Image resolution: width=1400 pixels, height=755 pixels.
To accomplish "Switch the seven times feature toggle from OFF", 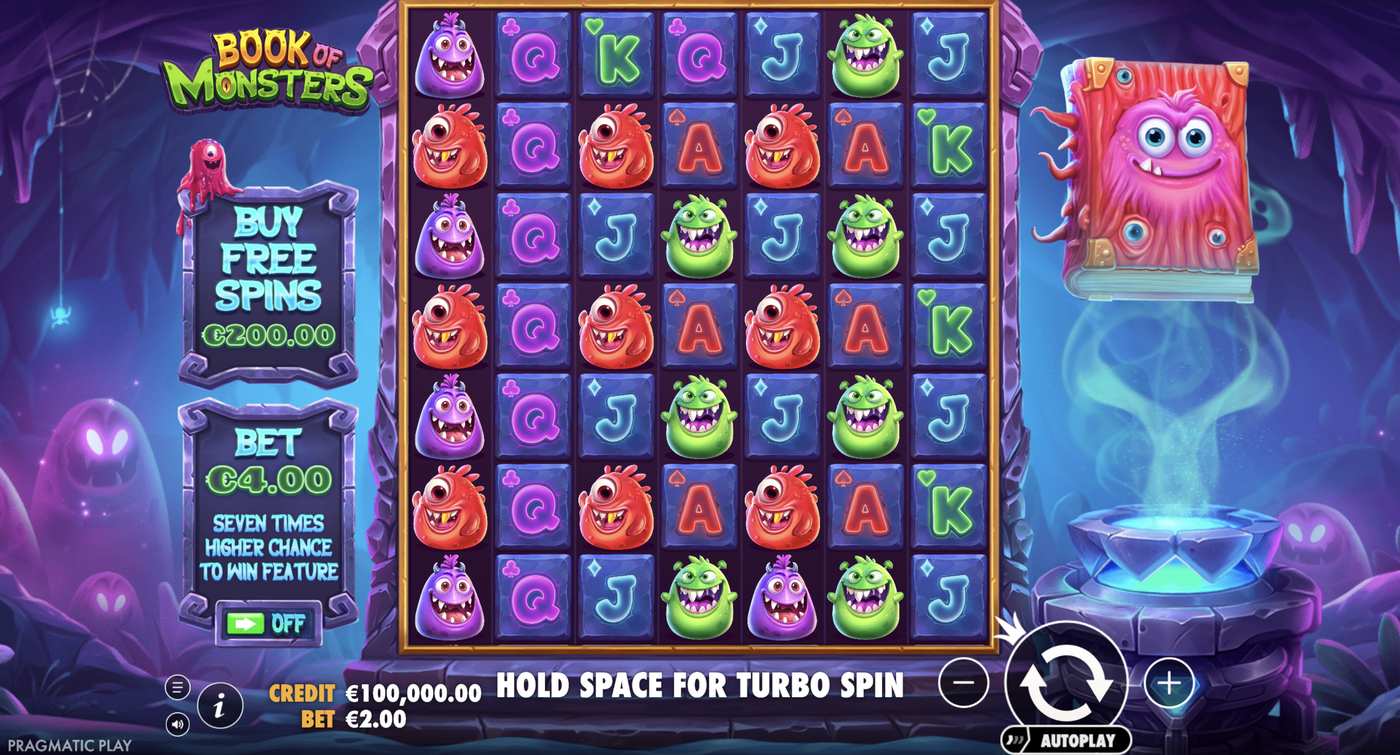I will [269, 621].
